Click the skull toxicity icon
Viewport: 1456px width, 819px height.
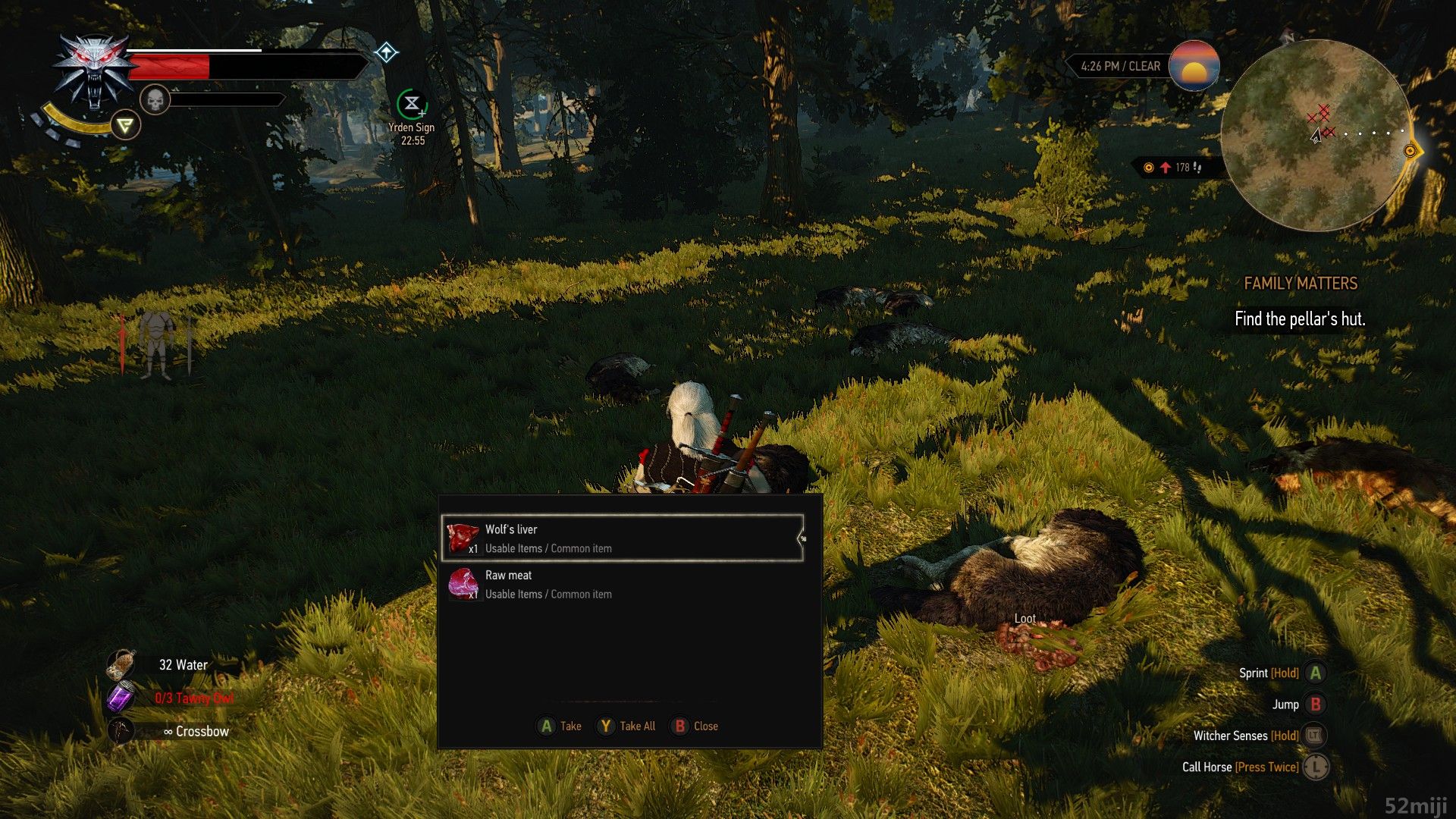point(155,99)
